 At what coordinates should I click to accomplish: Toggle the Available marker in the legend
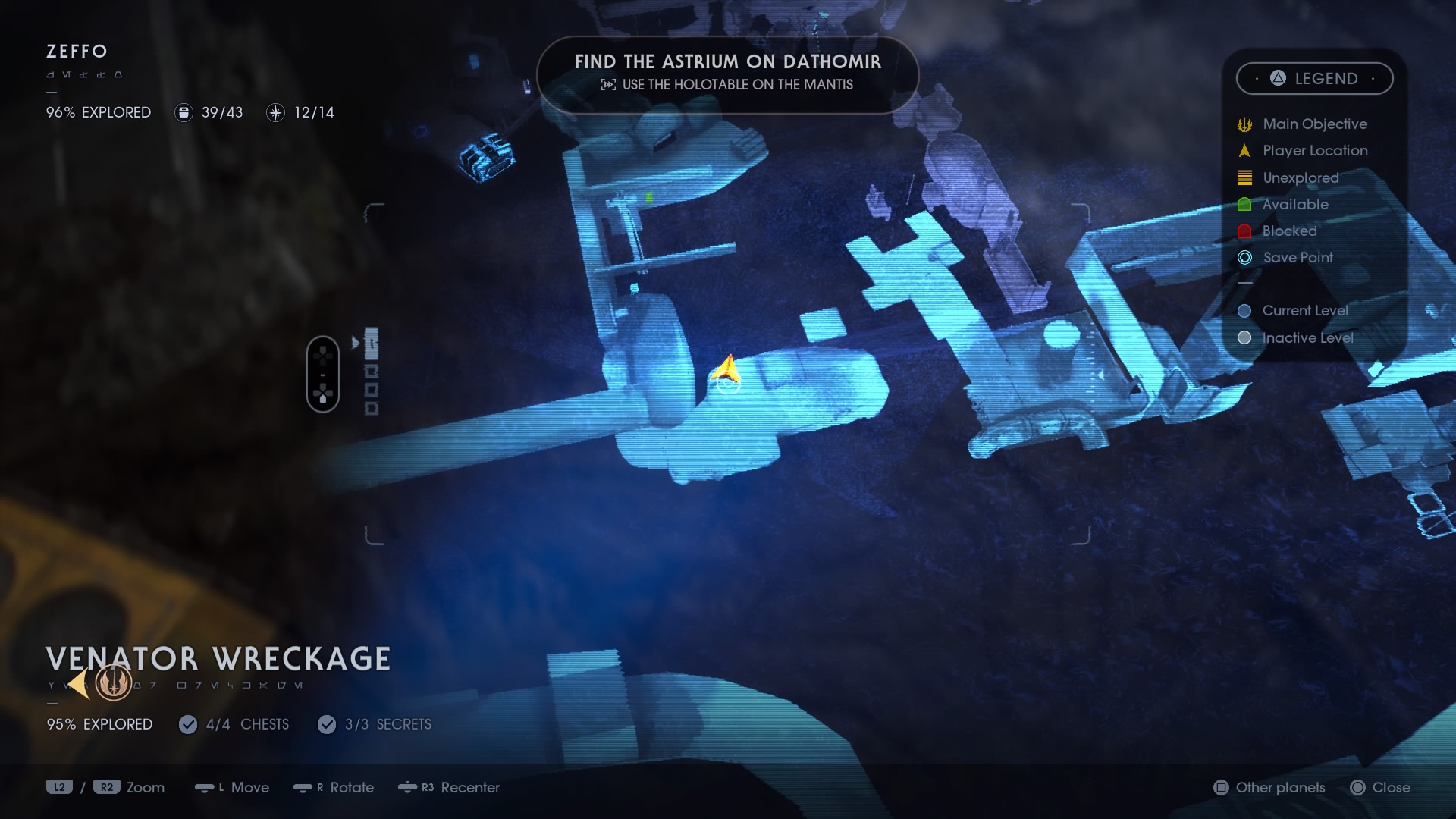tap(1244, 204)
